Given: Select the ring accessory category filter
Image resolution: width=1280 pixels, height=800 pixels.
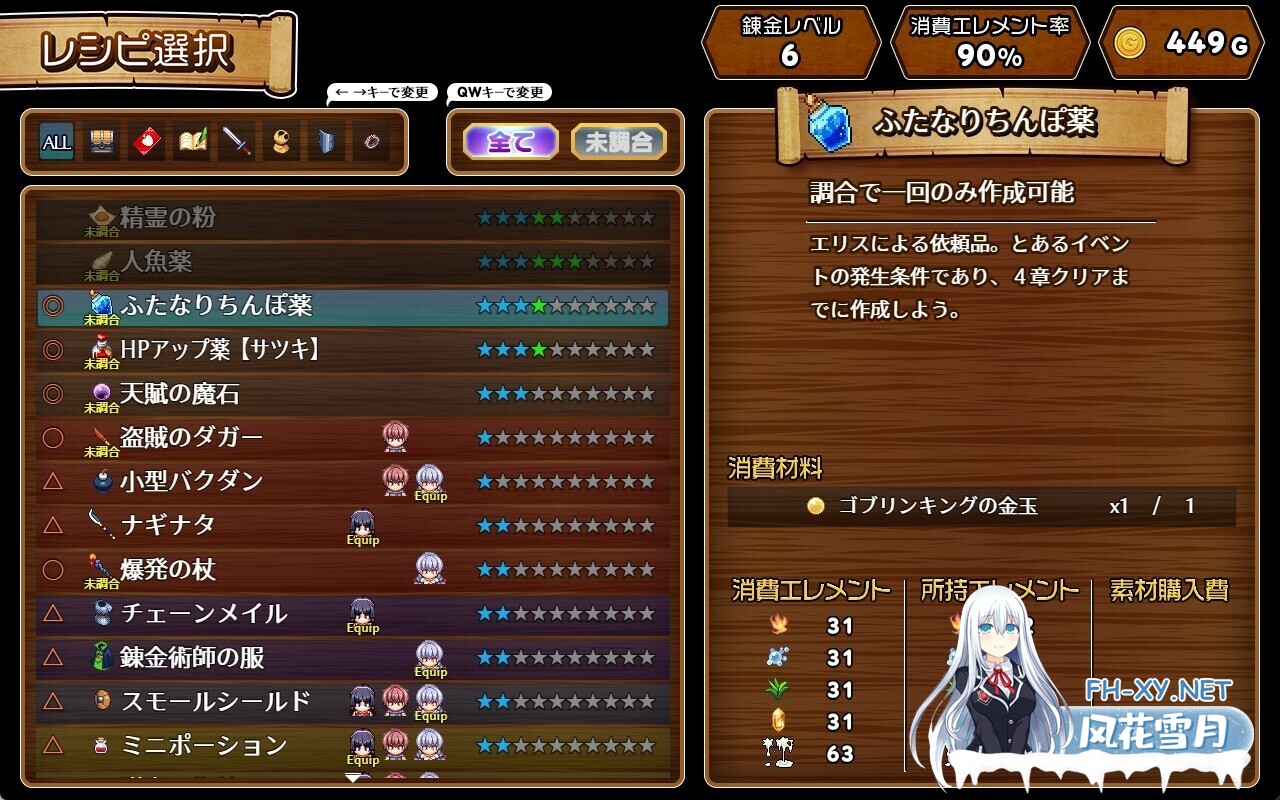Looking at the screenshot, I should [371, 142].
